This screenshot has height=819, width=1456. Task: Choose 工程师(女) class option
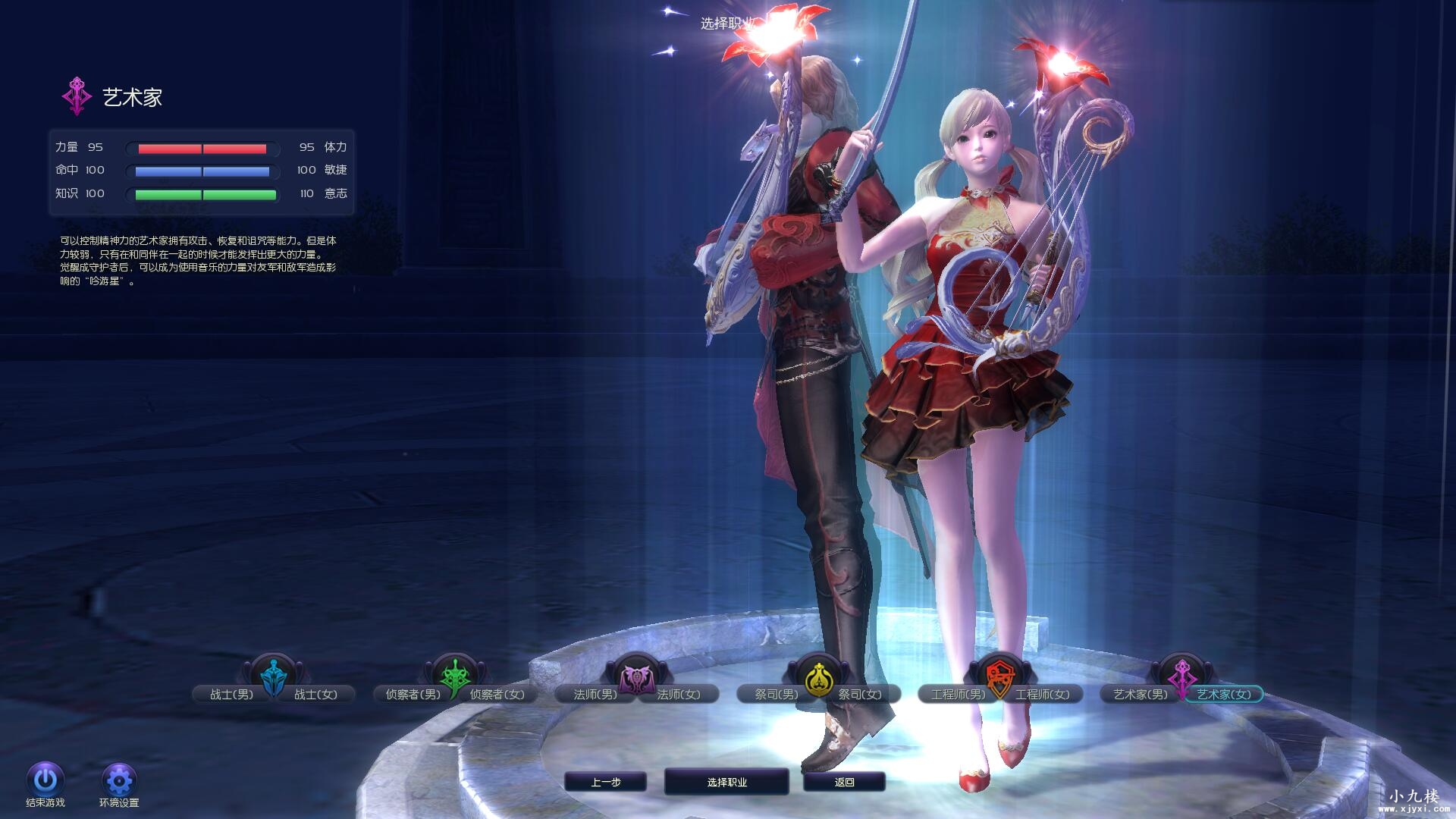click(x=1044, y=694)
